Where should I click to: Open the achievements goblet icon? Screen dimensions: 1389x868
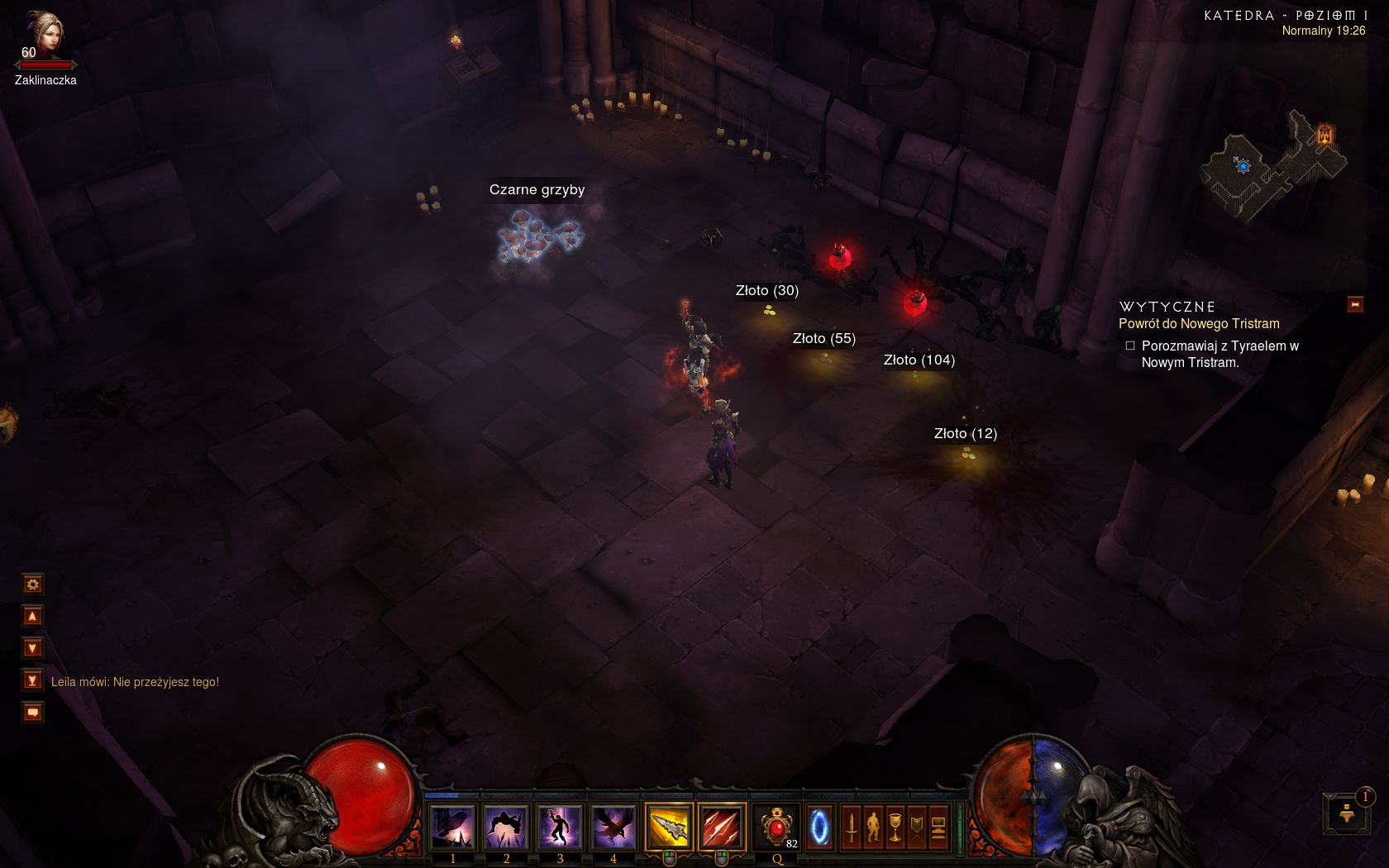[895, 827]
